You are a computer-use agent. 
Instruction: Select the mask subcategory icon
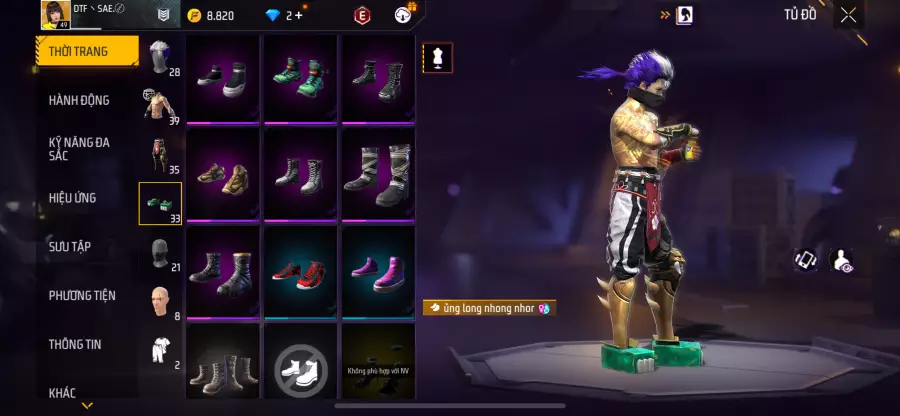coord(160,252)
